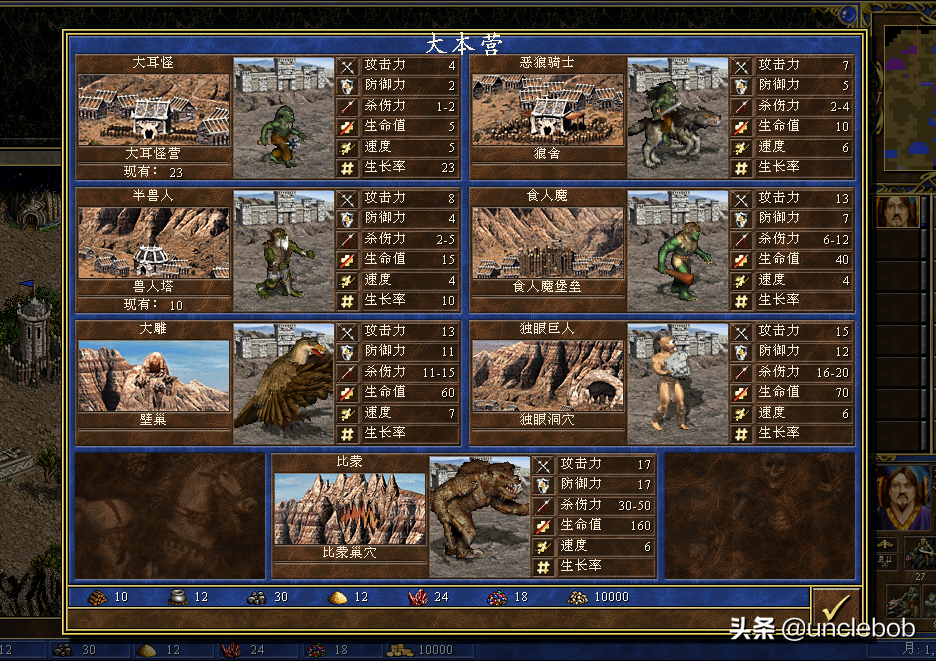The height and width of the screenshot is (661, 936).
Task: Select the 比蒙巢穴 behemoth lair picture
Action: [349, 508]
